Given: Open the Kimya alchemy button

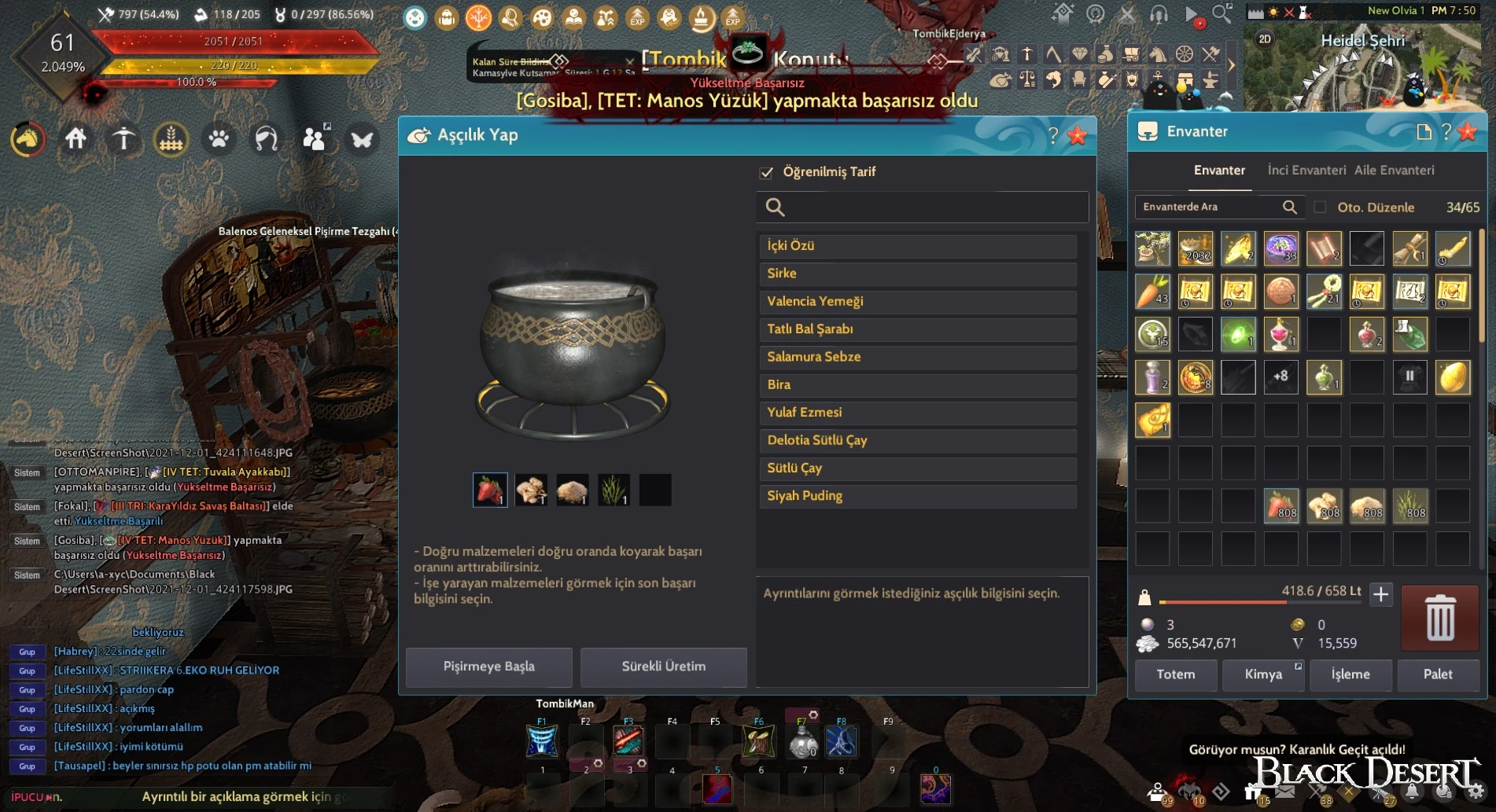Looking at the screenshot, I should coord(1263,674).
